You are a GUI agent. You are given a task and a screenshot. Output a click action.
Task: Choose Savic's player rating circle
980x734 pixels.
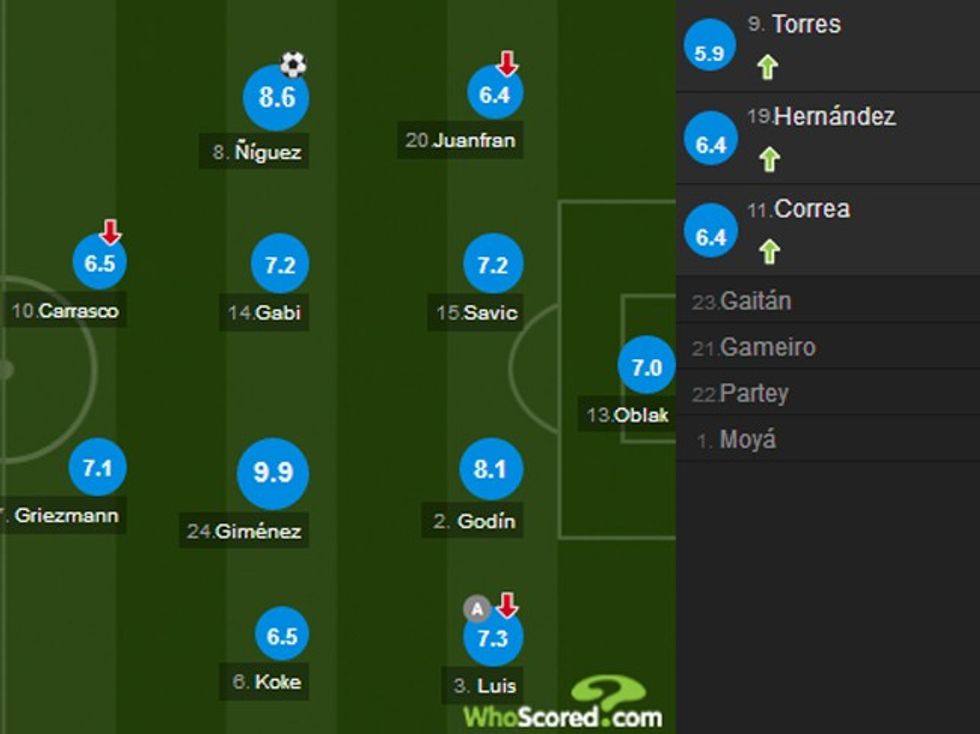click(x=493, y=265)
